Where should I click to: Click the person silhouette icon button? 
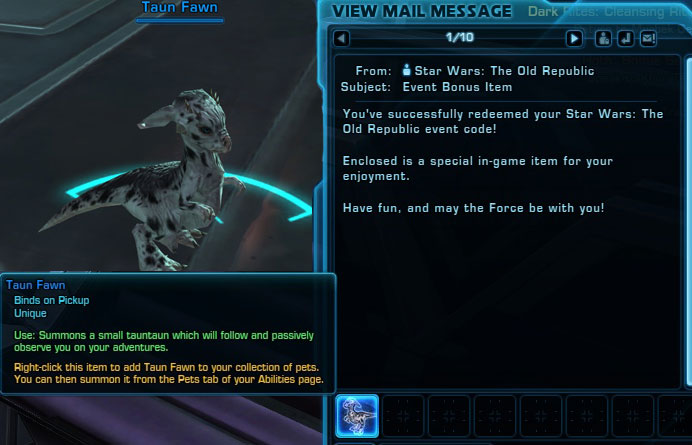point(603,39)
